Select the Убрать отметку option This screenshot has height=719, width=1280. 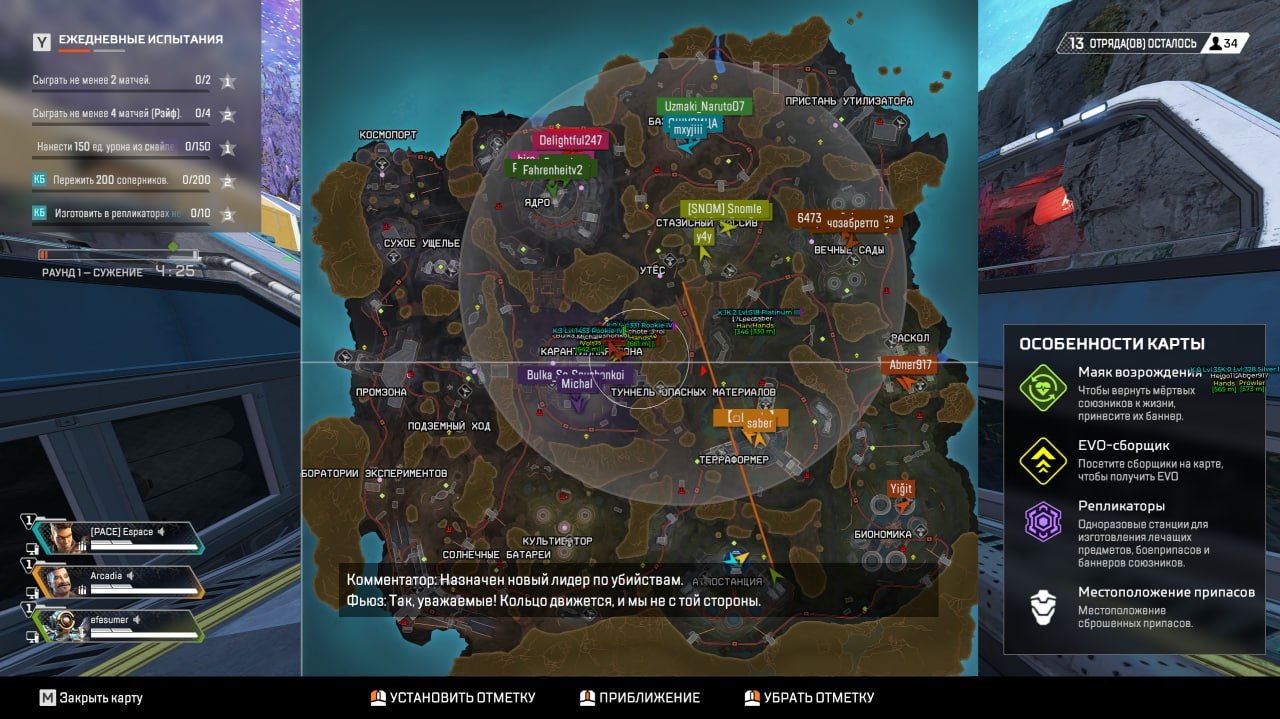pyautogui.click(x=809, y=698)
